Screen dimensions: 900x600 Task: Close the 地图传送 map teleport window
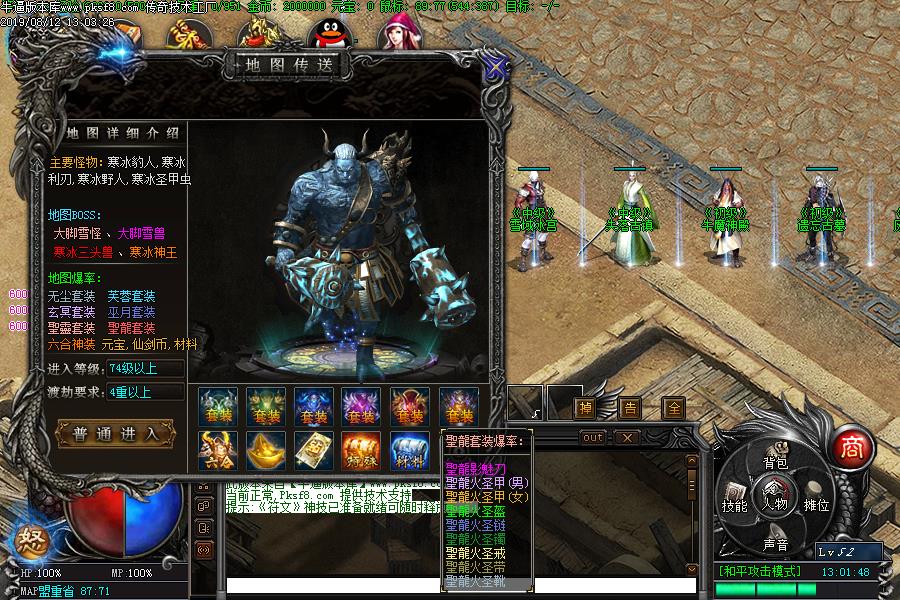(494, 67)
